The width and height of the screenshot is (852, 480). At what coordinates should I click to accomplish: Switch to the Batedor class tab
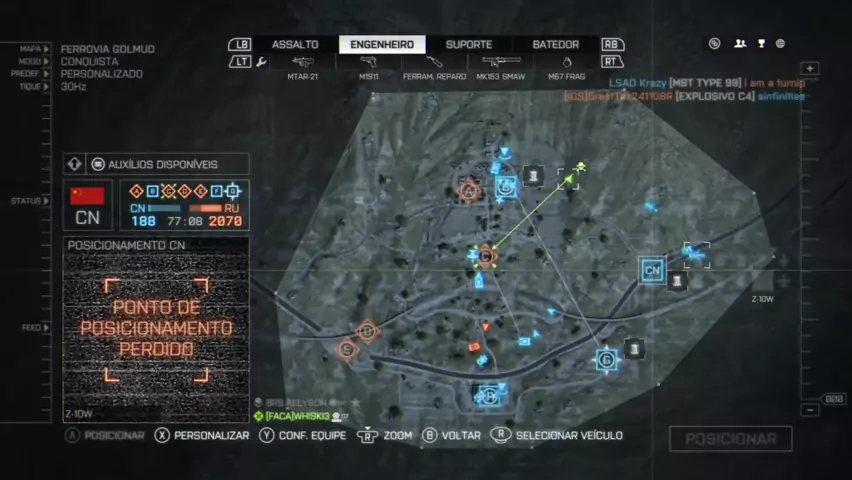click(x=555, y=45)
